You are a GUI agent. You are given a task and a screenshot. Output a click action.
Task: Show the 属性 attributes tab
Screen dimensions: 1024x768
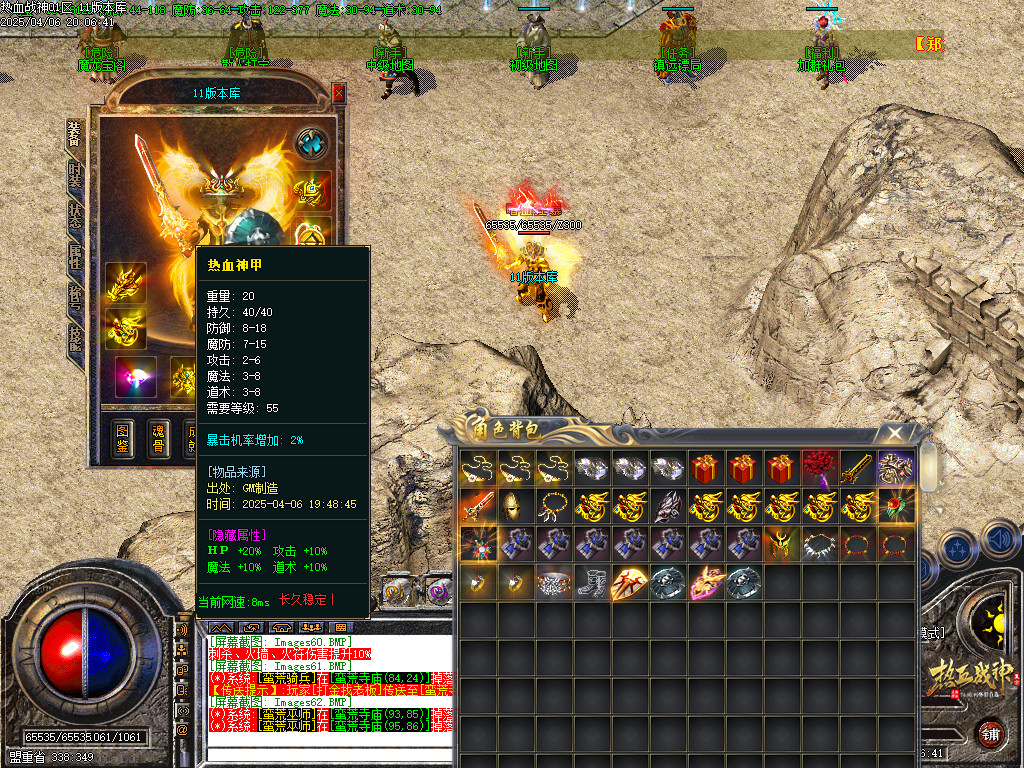coord(75,254)
